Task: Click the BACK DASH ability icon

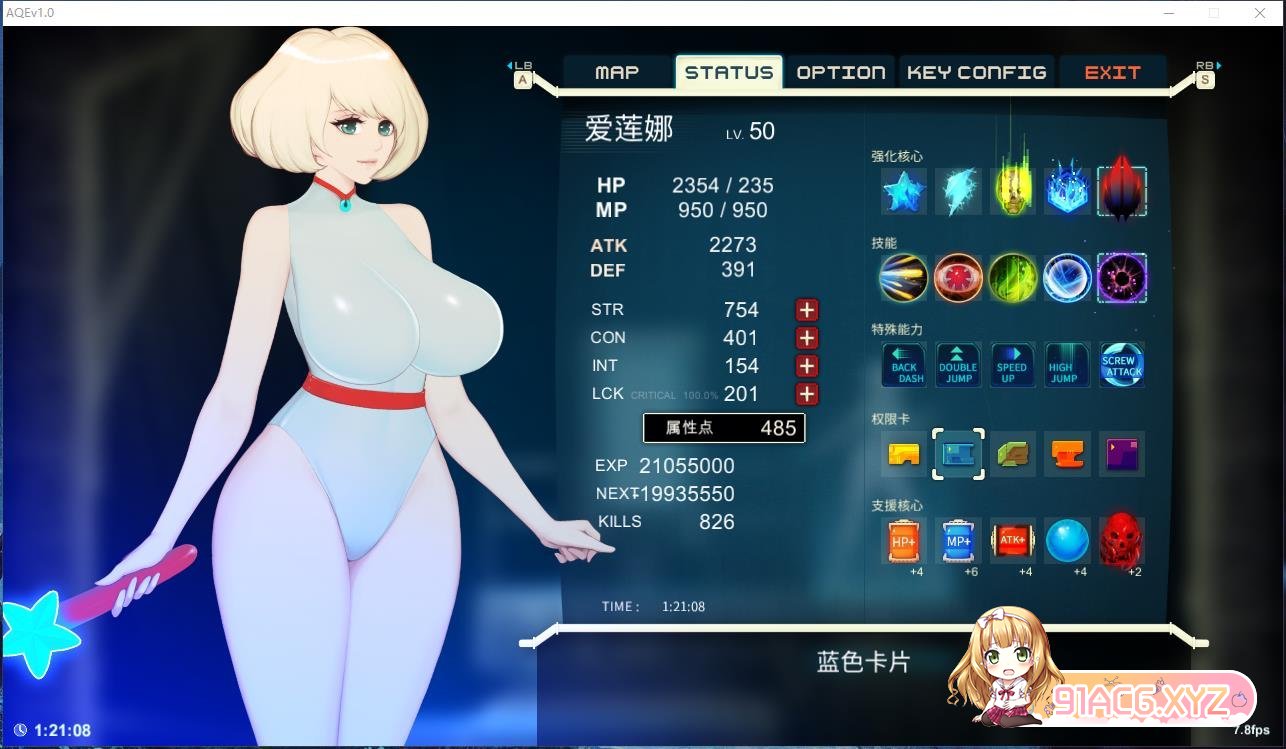Action: (x=904, y=366)
